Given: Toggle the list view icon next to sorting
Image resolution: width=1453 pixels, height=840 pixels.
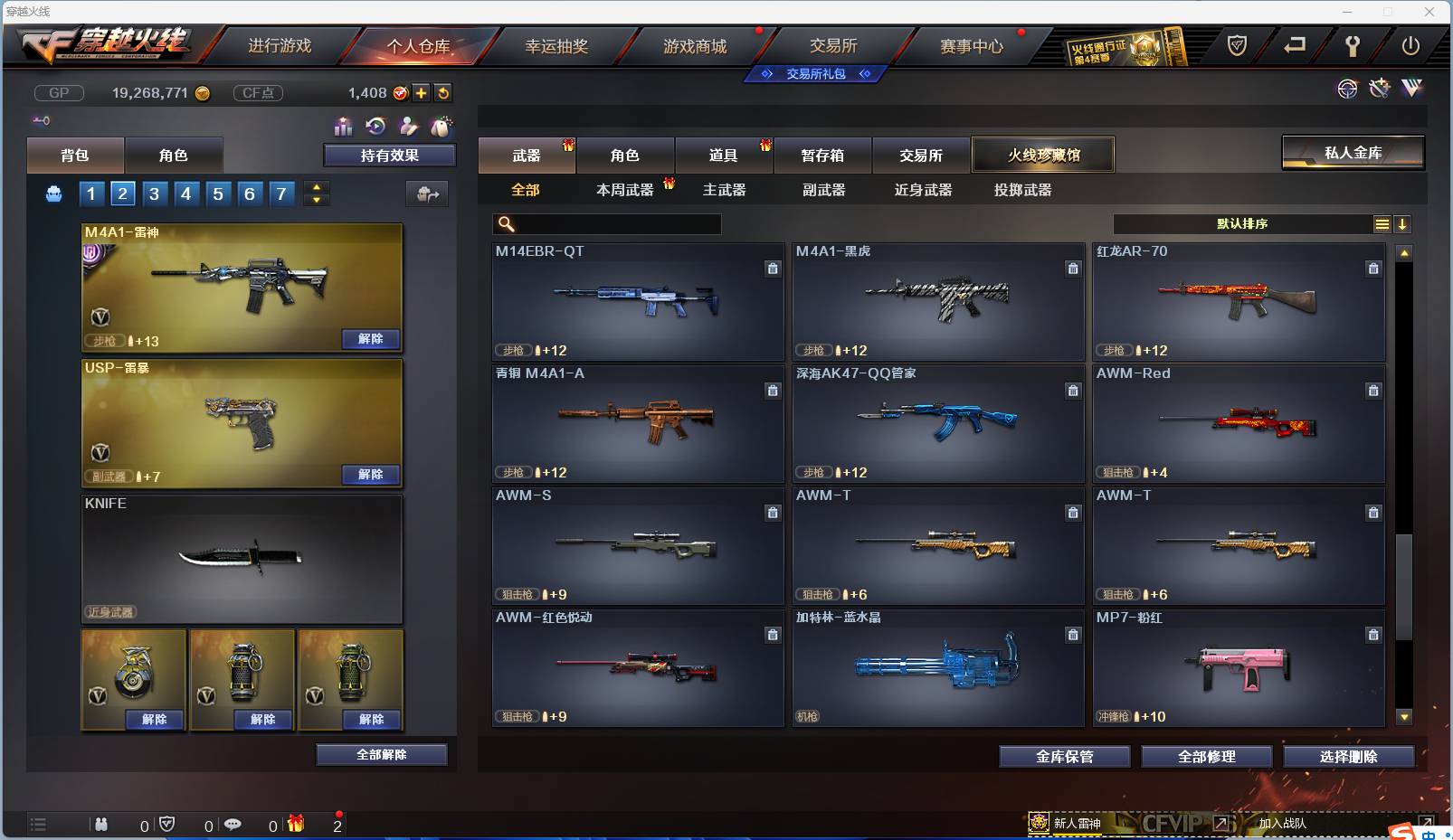Looking at the screenshot, I should 1382,223.
